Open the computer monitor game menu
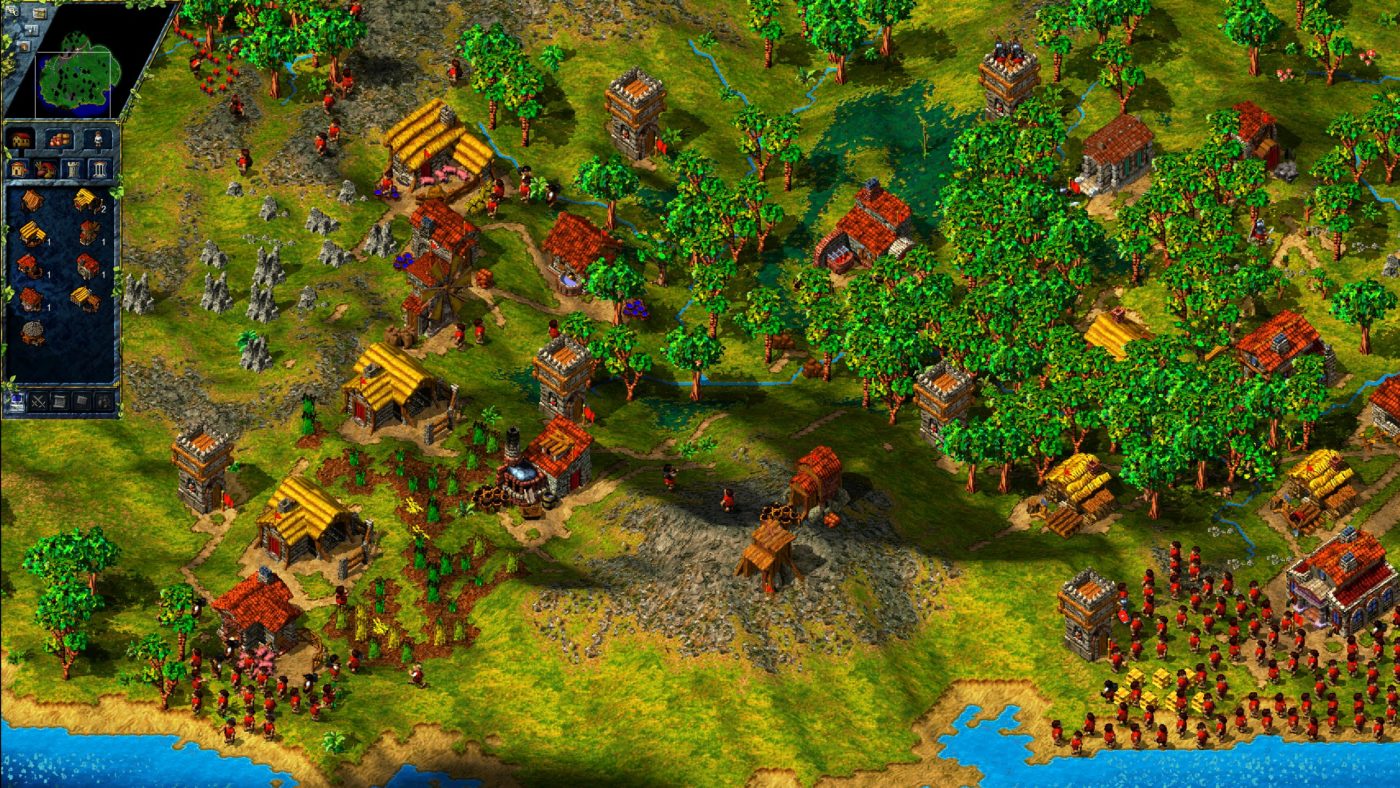The height and width of the screenshot is (788, 1400). click(16, 402)
